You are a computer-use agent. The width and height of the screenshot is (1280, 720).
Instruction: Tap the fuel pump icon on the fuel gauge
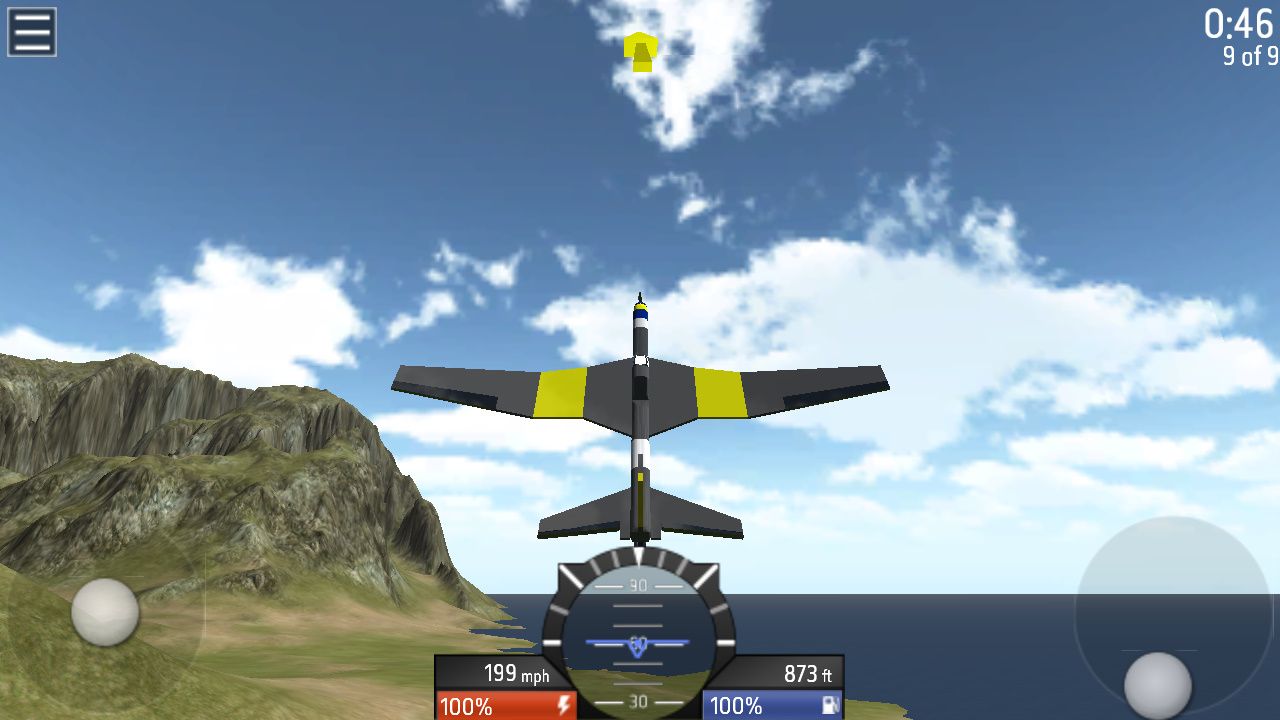pyautogui.click(x=831, y=706)
